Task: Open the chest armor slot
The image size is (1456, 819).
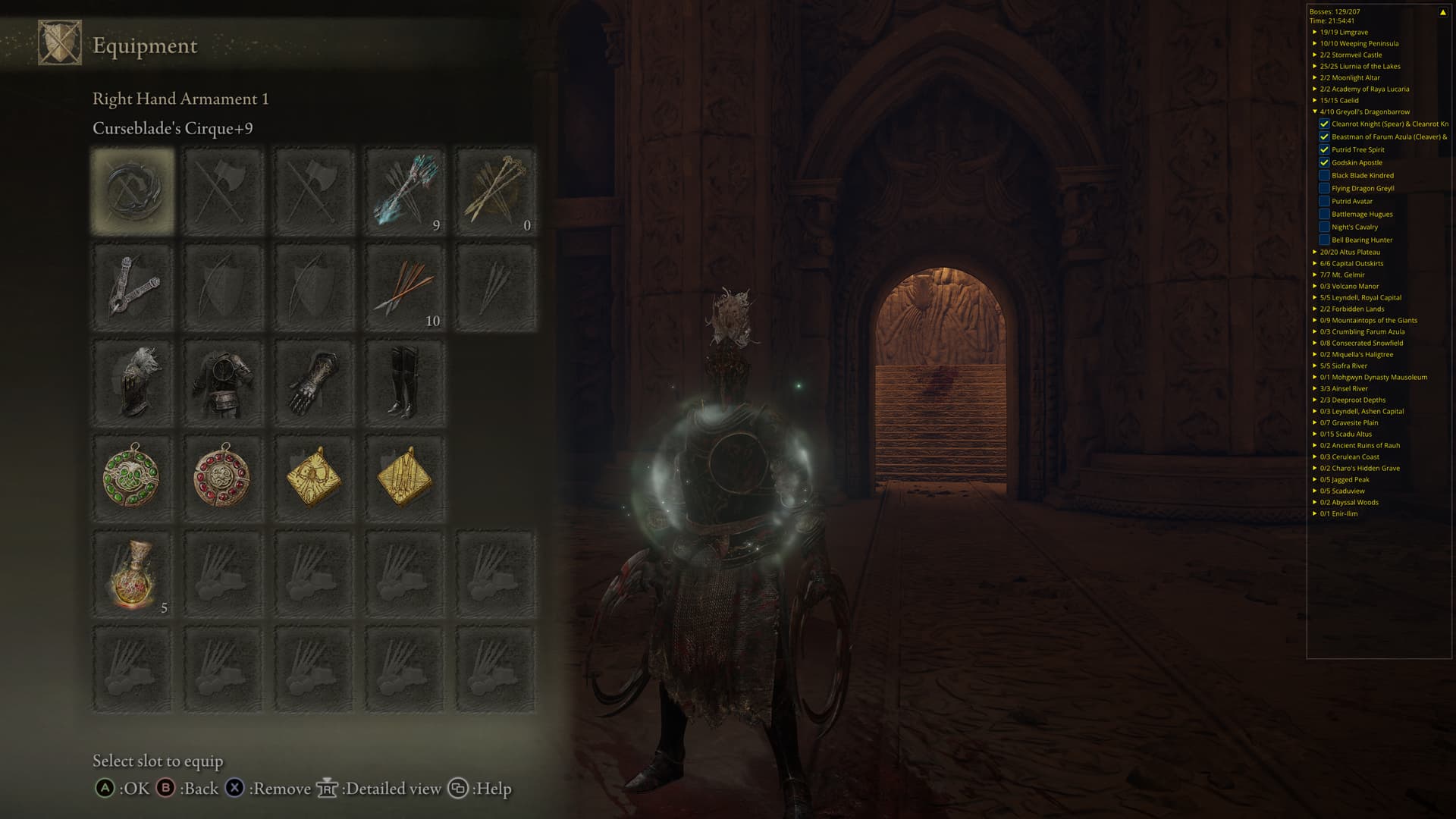Action: coord(223,383)
